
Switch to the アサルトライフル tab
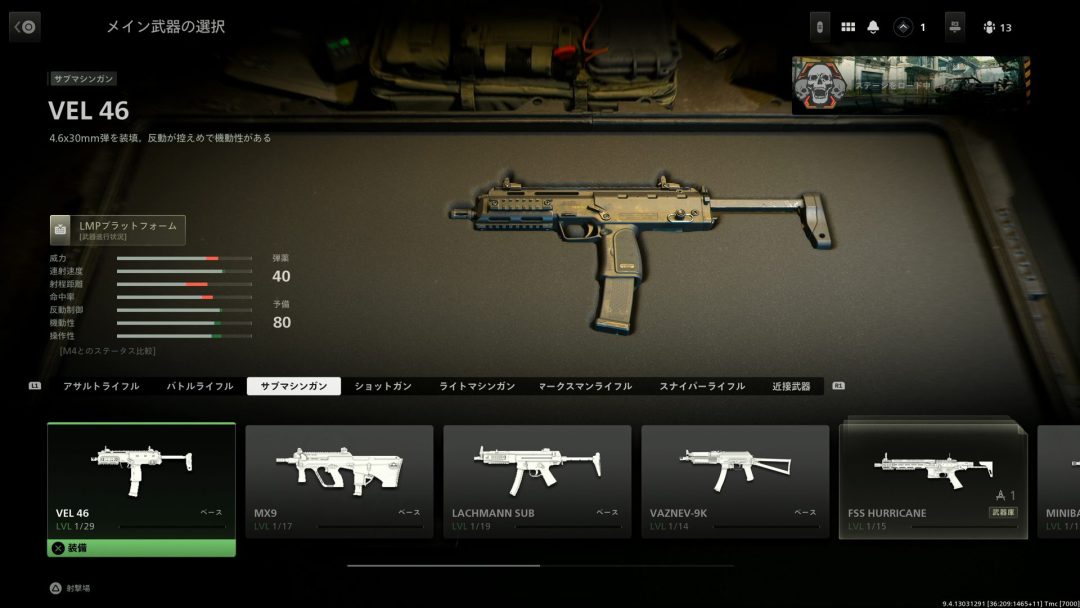point(101,386)
